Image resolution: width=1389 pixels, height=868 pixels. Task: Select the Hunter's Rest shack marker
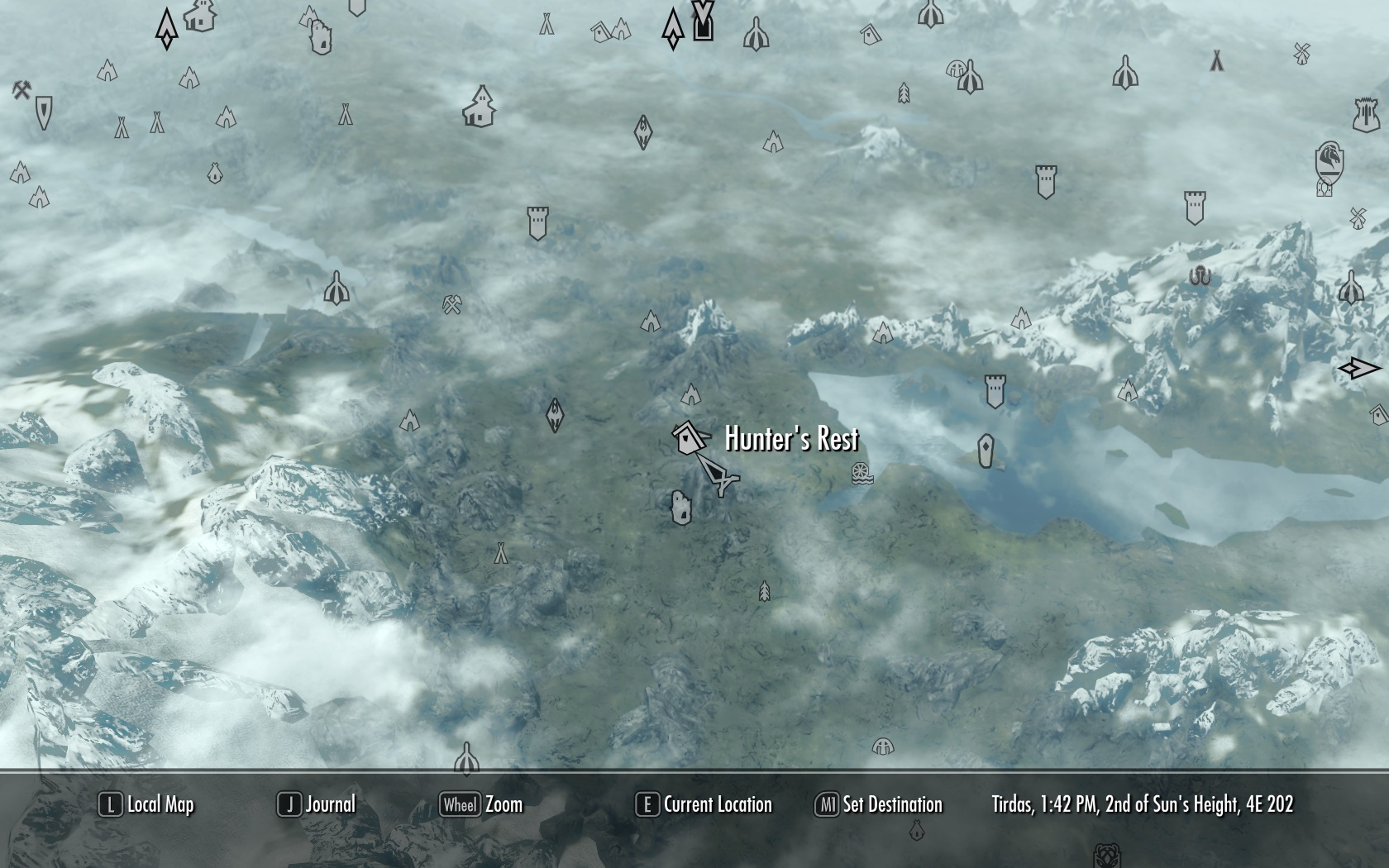pyautogui.click(x=686, y=437)
